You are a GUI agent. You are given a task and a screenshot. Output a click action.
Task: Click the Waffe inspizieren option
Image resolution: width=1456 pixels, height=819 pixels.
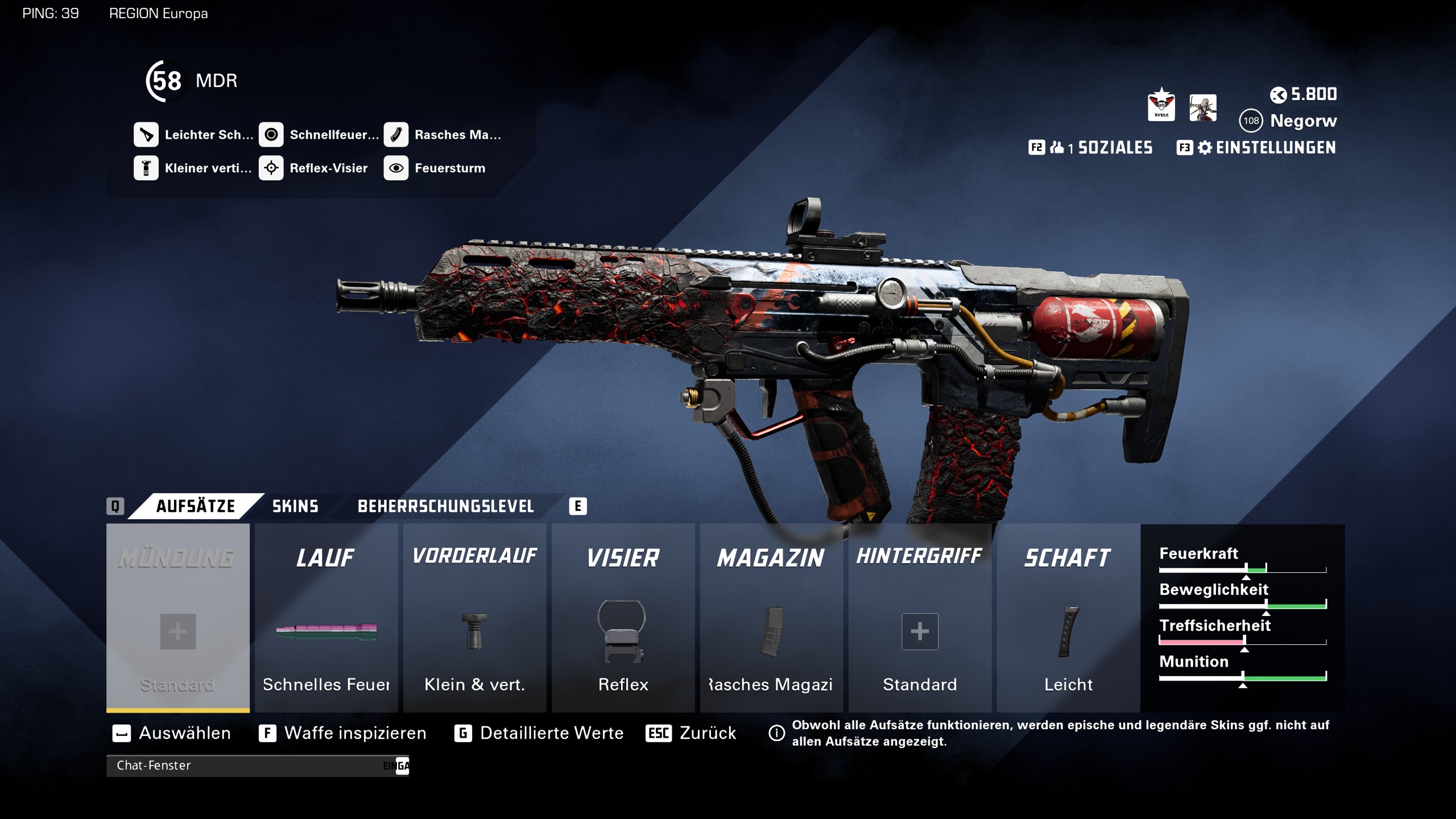click(x=355, y=733)
